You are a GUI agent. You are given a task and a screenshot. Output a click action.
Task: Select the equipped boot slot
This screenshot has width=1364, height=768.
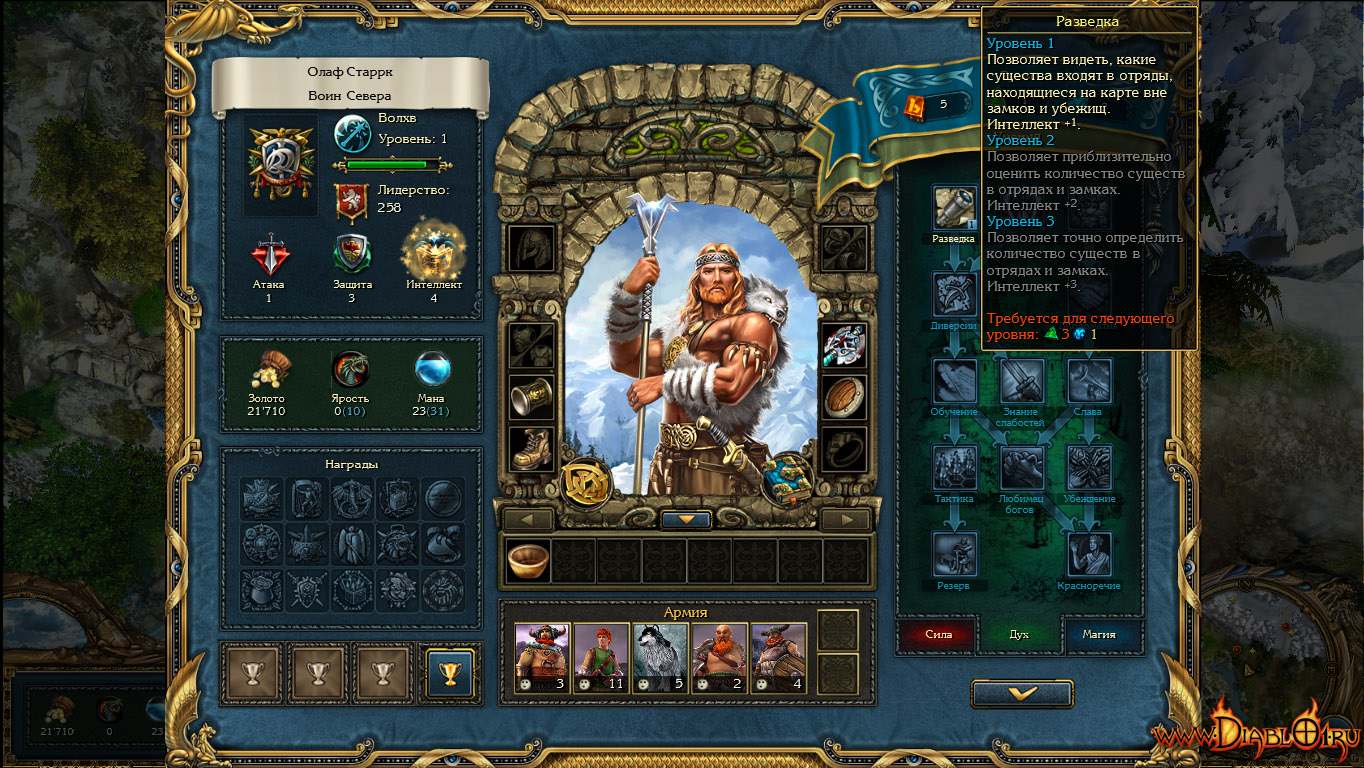click(x=532, y=449)
